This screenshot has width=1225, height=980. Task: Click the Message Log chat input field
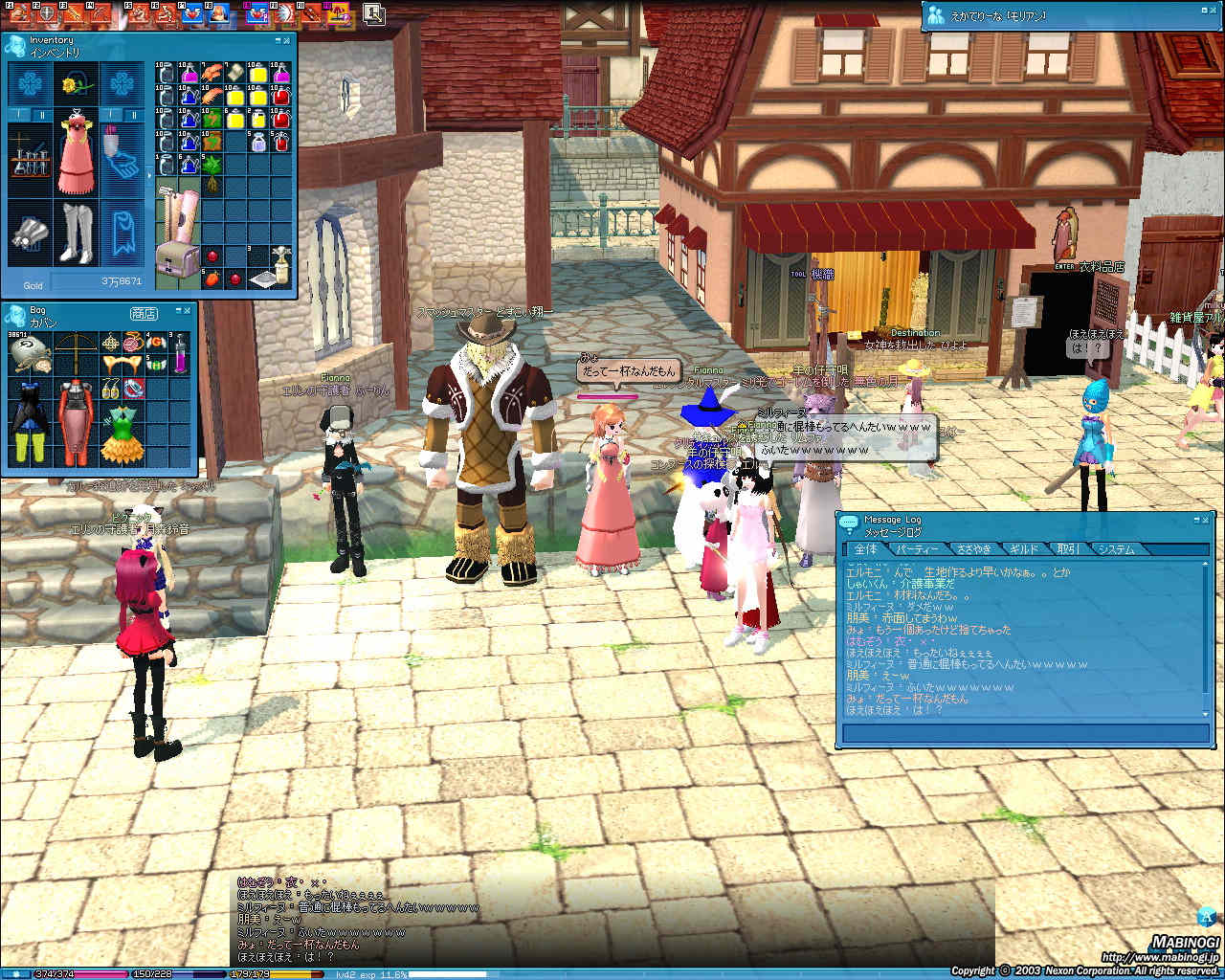click(x=1024, y=734)
